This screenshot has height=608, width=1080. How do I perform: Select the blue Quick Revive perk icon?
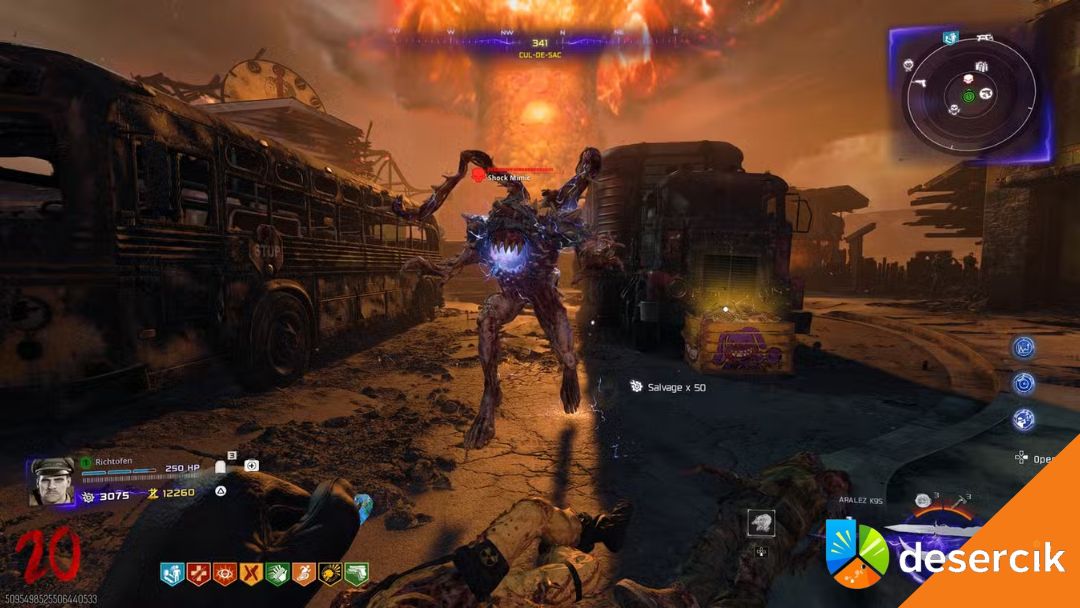tap(172, 573)
